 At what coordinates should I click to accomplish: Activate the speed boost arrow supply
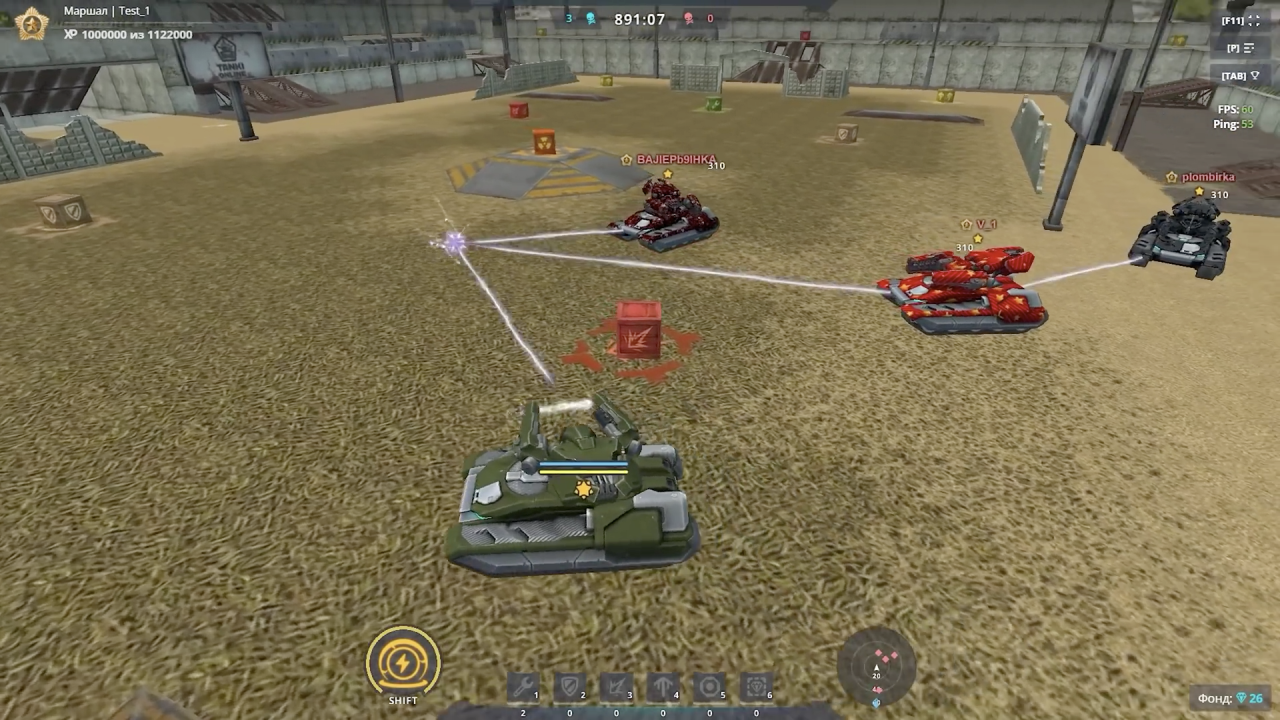pos(663,687)
